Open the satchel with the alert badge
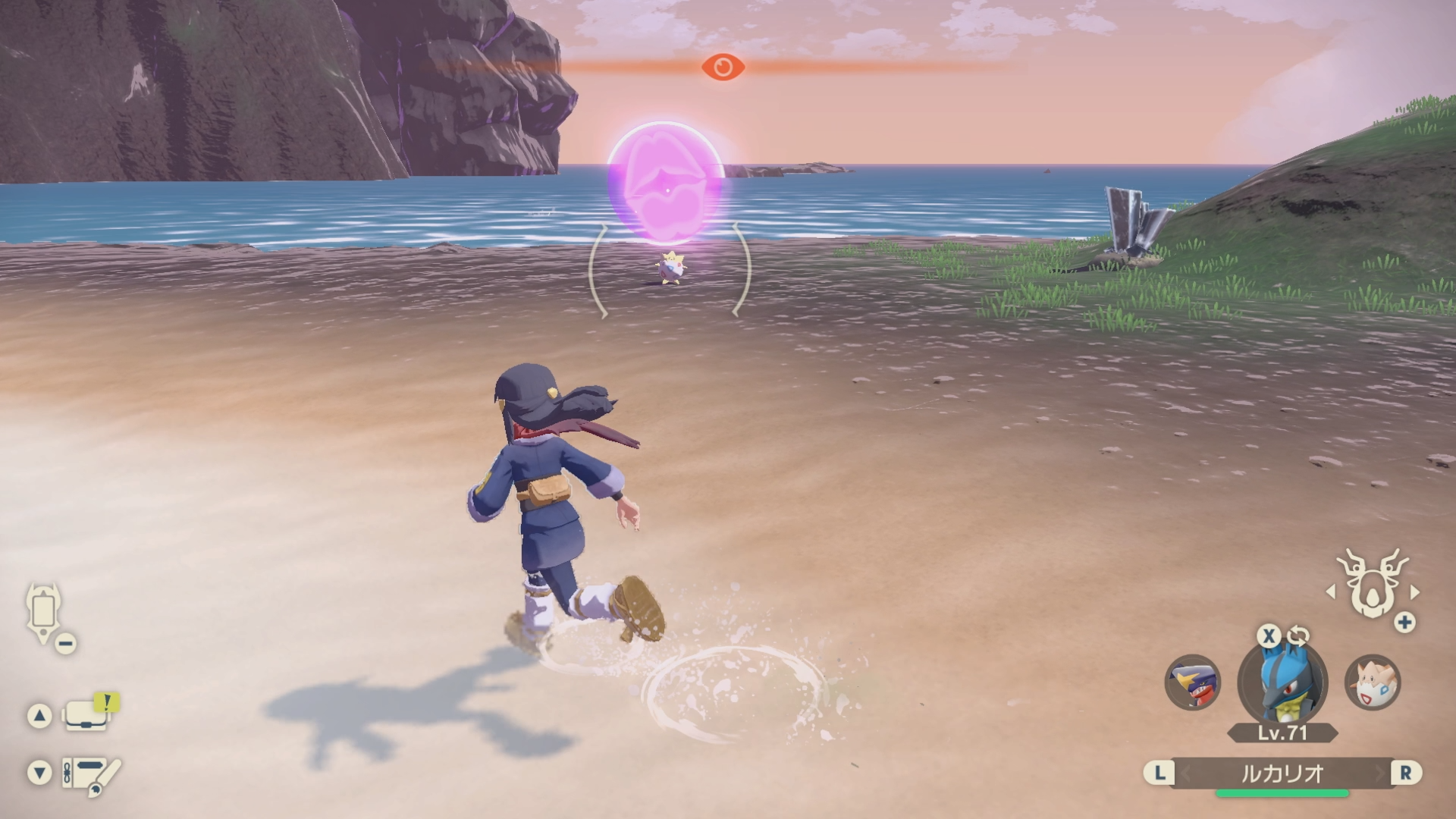The image size is (1456, 819). [86, 715]
